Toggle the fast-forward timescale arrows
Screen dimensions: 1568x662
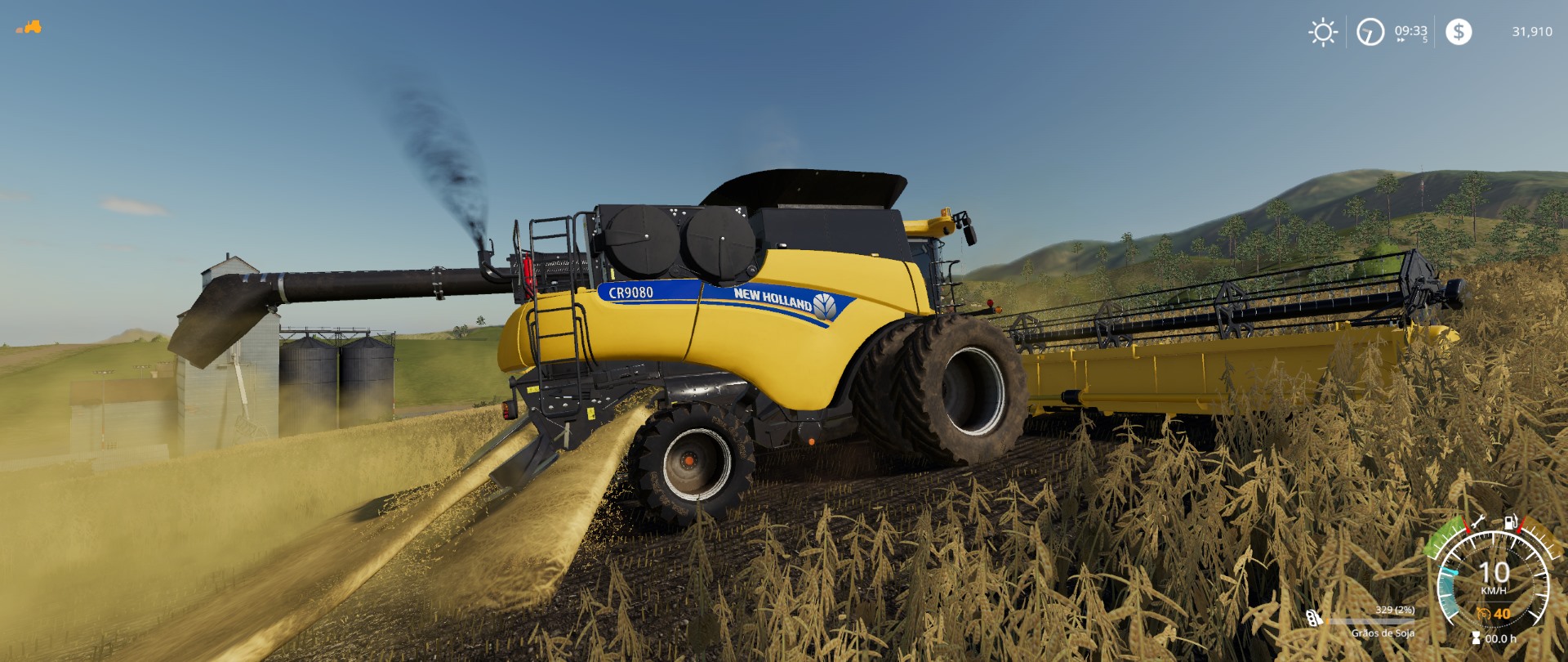tap(1401, 39)
